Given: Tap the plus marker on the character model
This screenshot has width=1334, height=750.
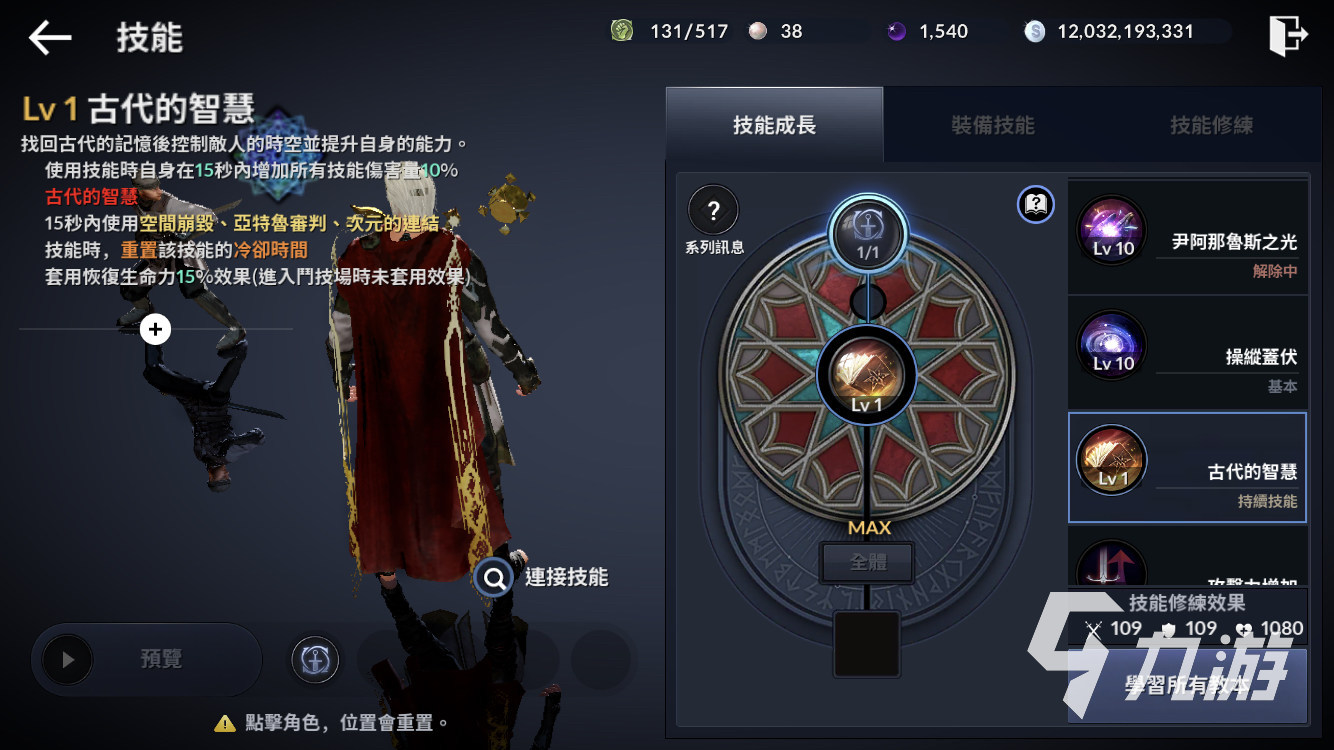Looking at the screenshot, I should tap(155, 329).
